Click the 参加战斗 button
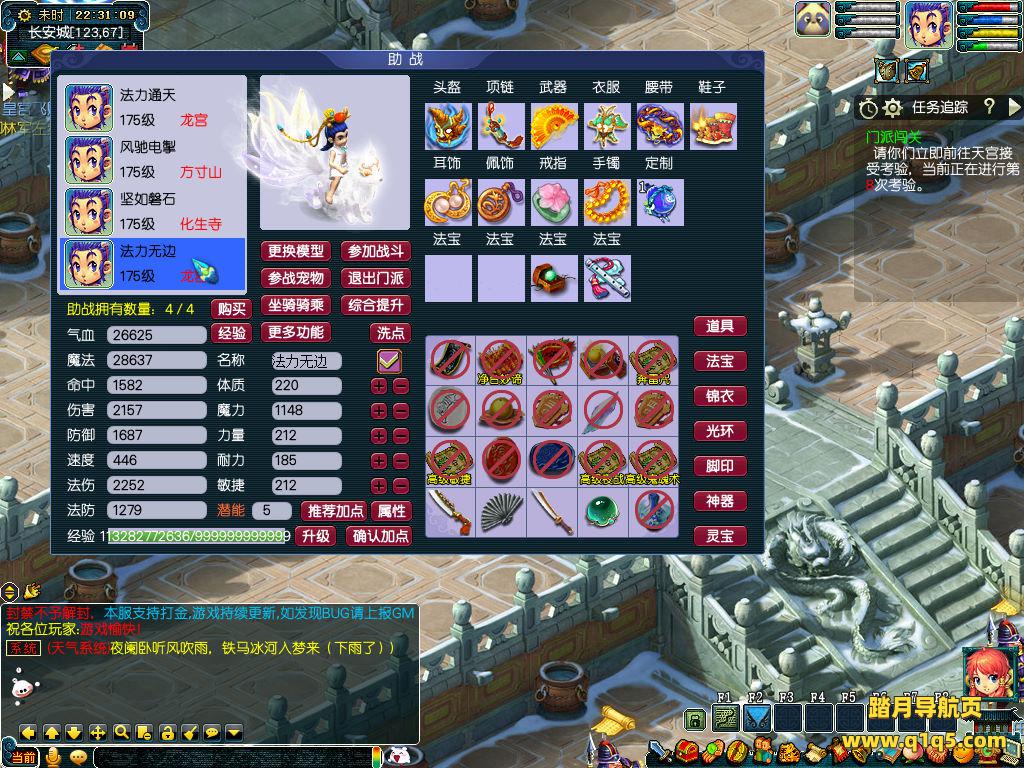Screen dimensions: 1024x768 pyautogui.click(x=375, y=251)
